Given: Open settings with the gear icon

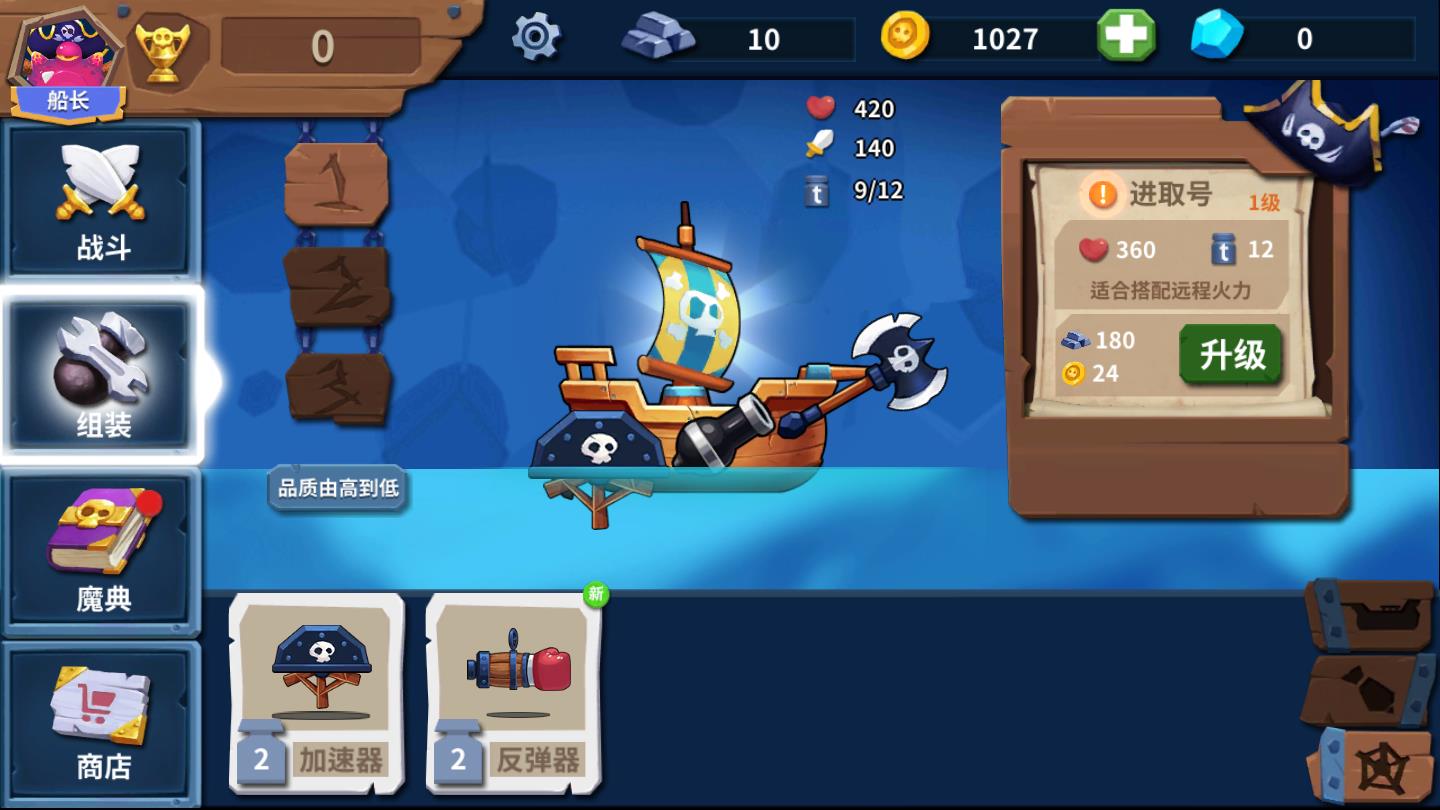Looking at the screenshot, I should (536, 38).
